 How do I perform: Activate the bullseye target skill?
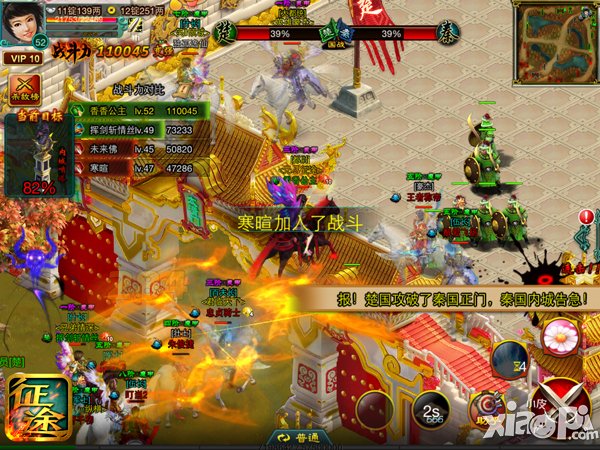click(487, 405)
